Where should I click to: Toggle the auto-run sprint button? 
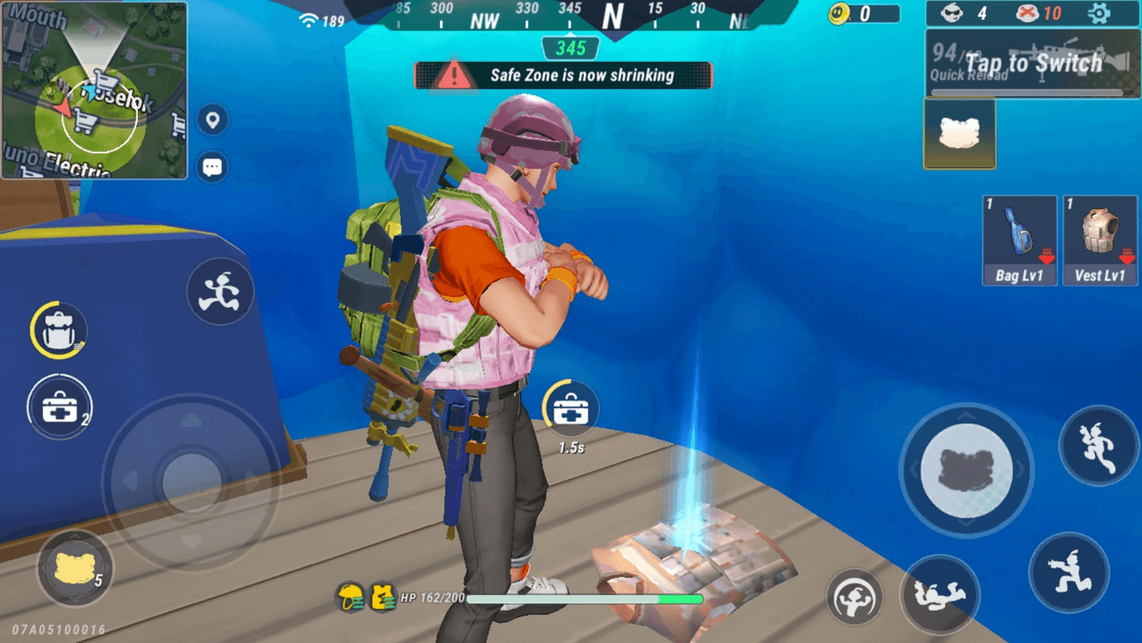coord(220,292)
